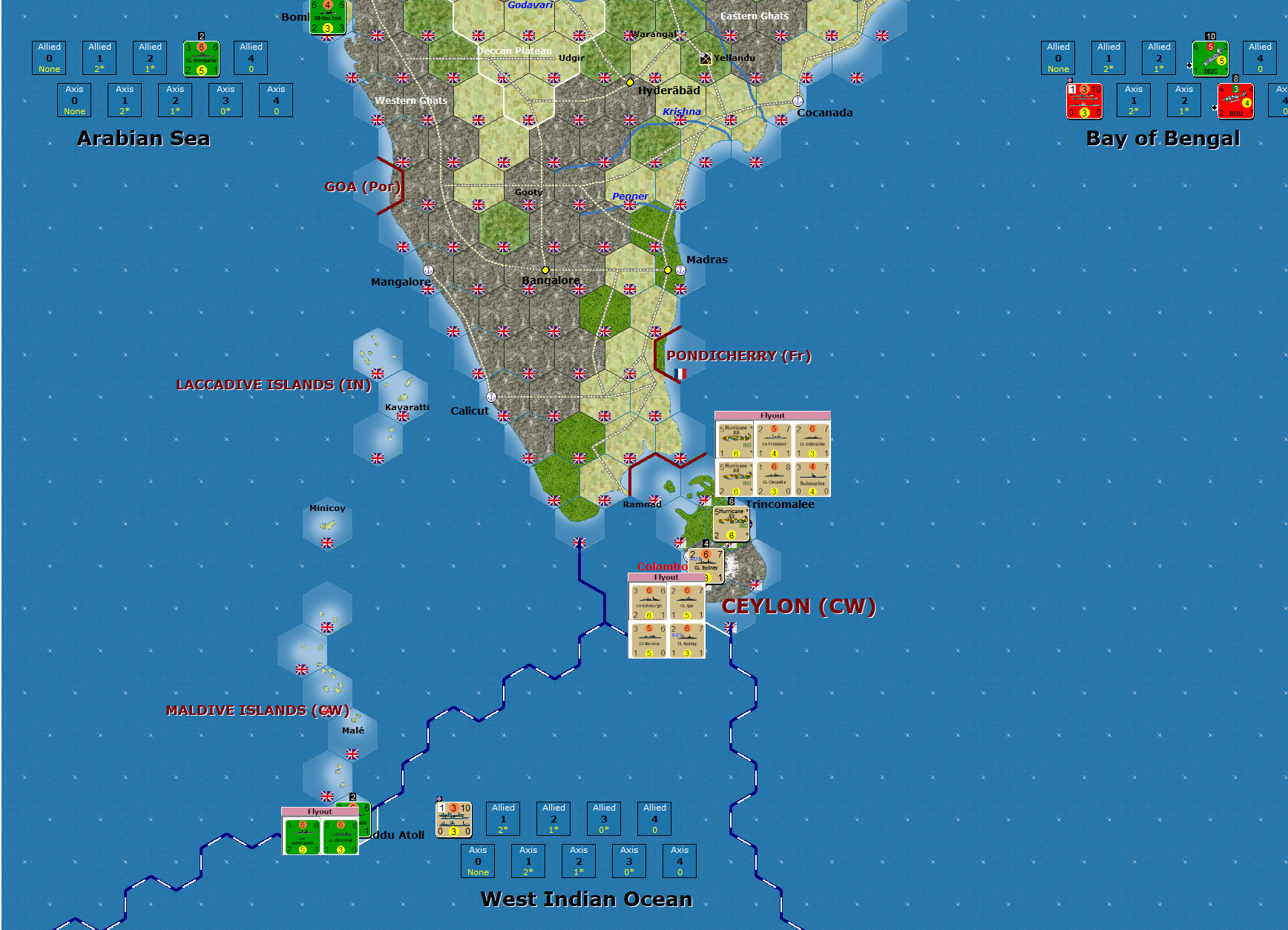Click the Submarine counter in the Trincomalee flyout
Screen dimensions: 1288x930
pos(812,479)
